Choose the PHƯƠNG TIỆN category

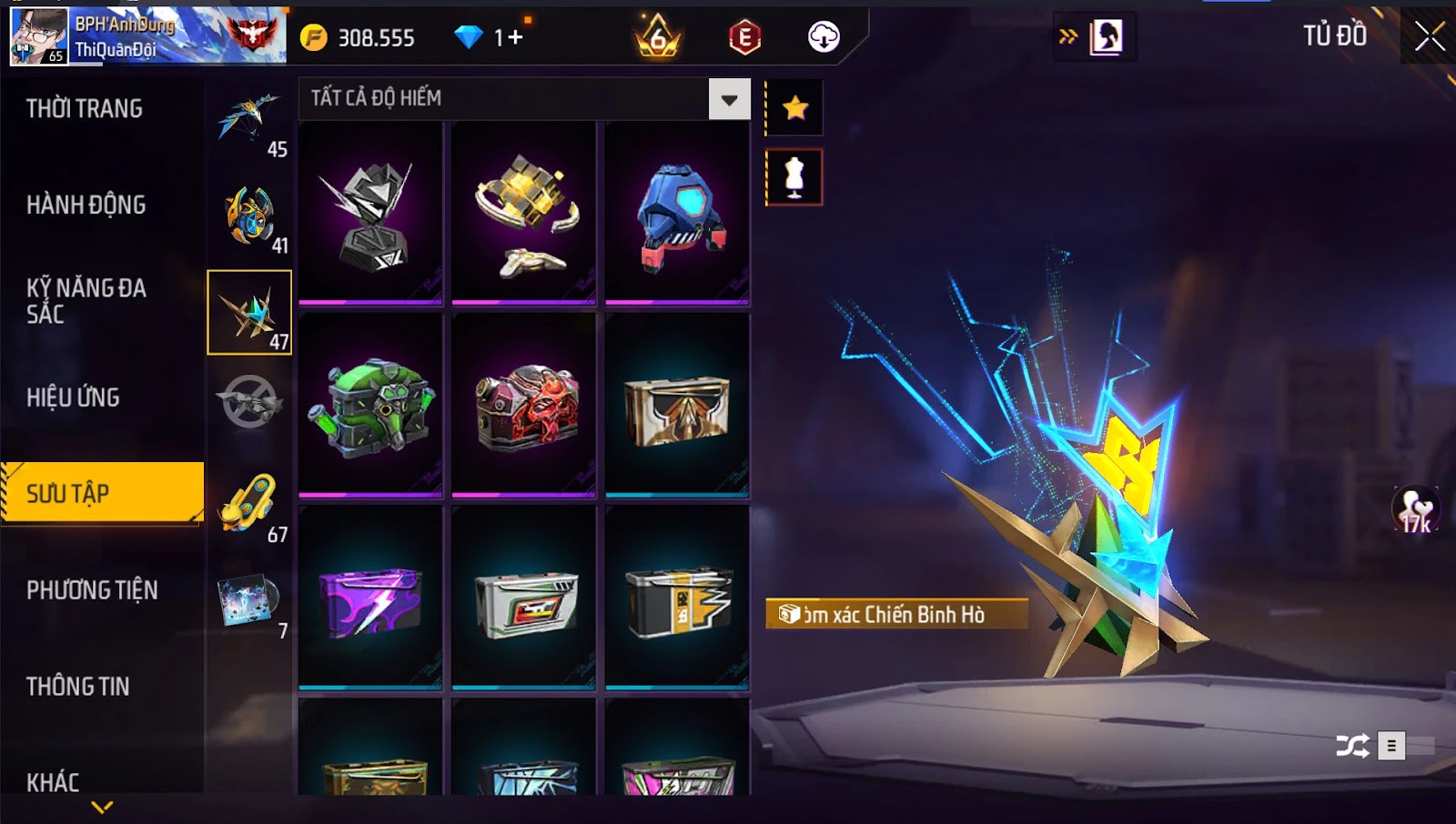[x=92, y=590]
